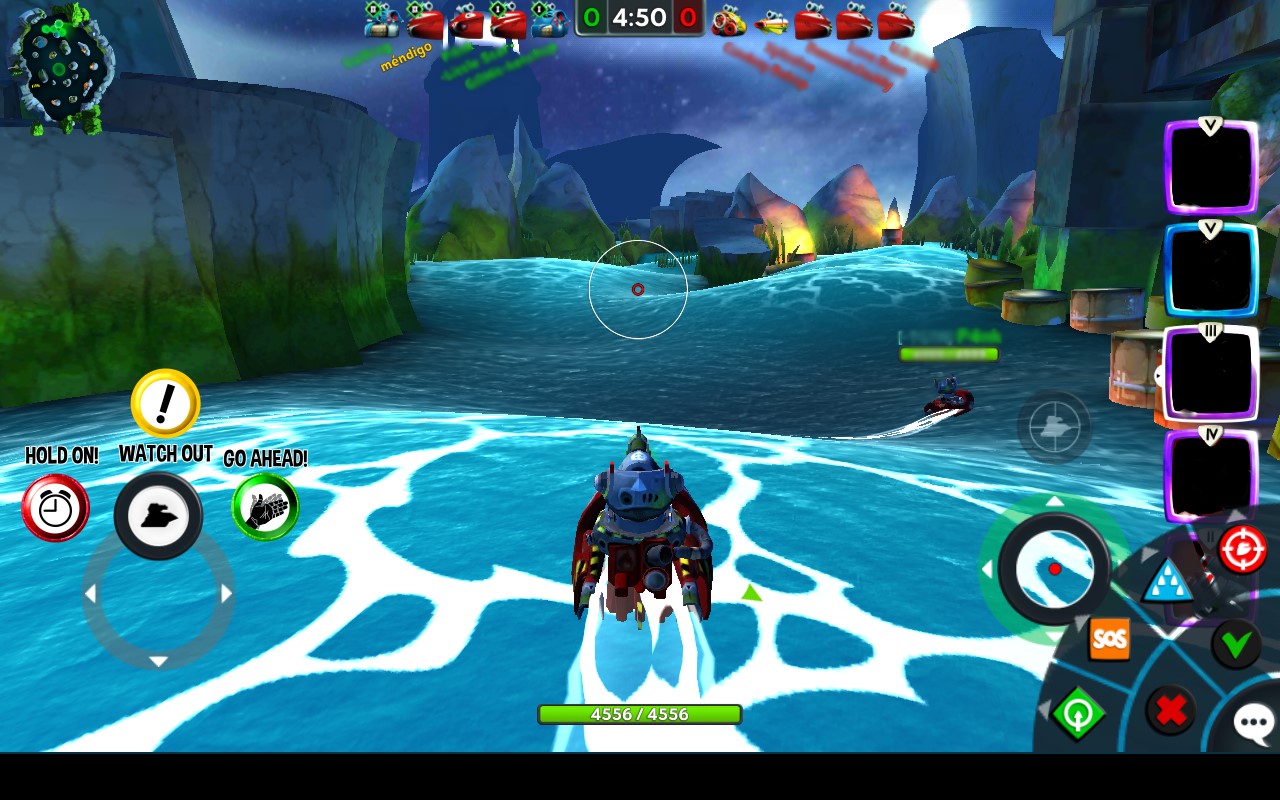This screenshot has height=800, width=1280.
Task: Tap the boat steering joystick knob
Action: pyautogui.click(x=158, y=516)
